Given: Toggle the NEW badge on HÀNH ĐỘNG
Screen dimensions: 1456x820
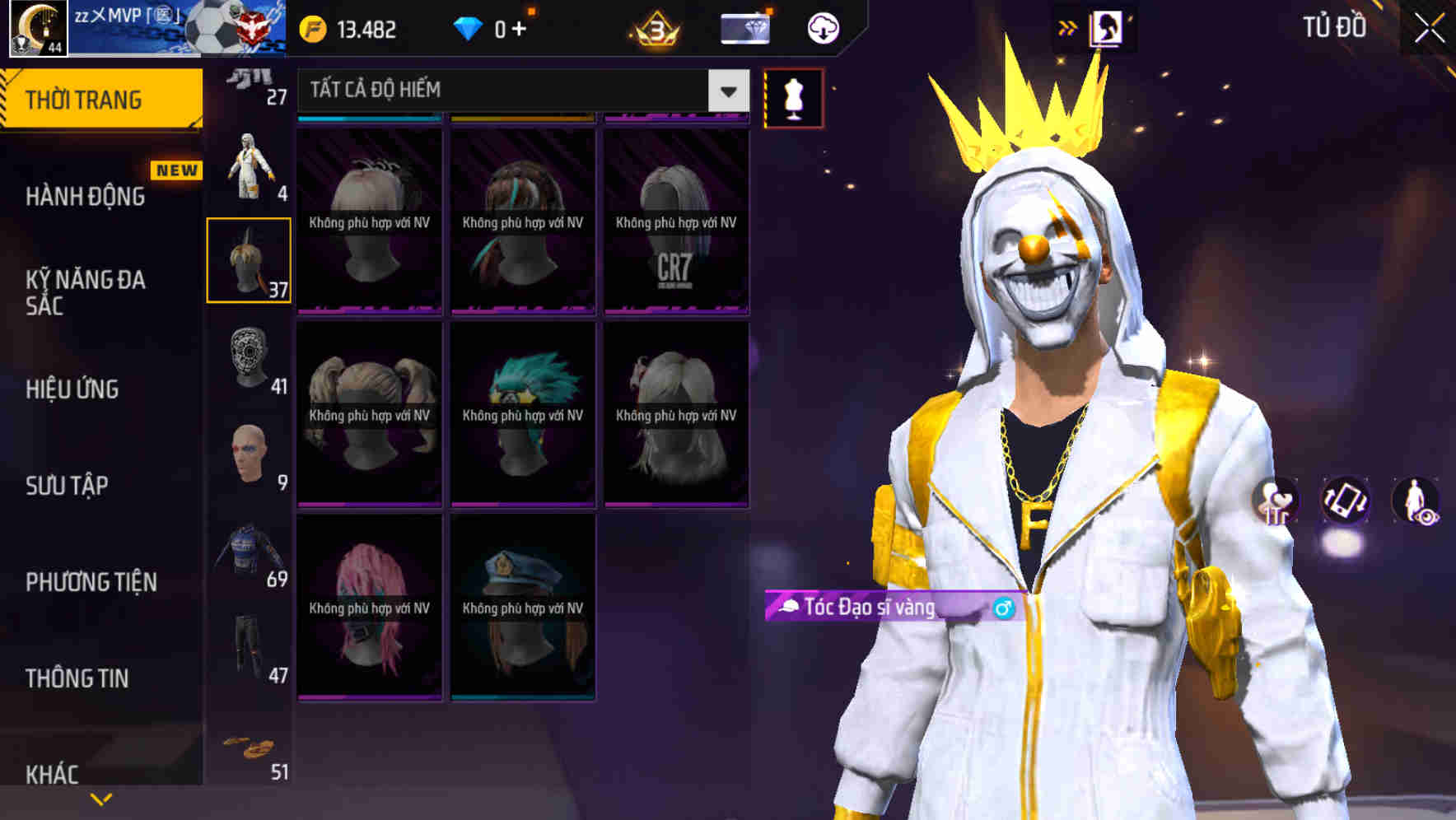Looking at the screenshot, I should point(177,170).
